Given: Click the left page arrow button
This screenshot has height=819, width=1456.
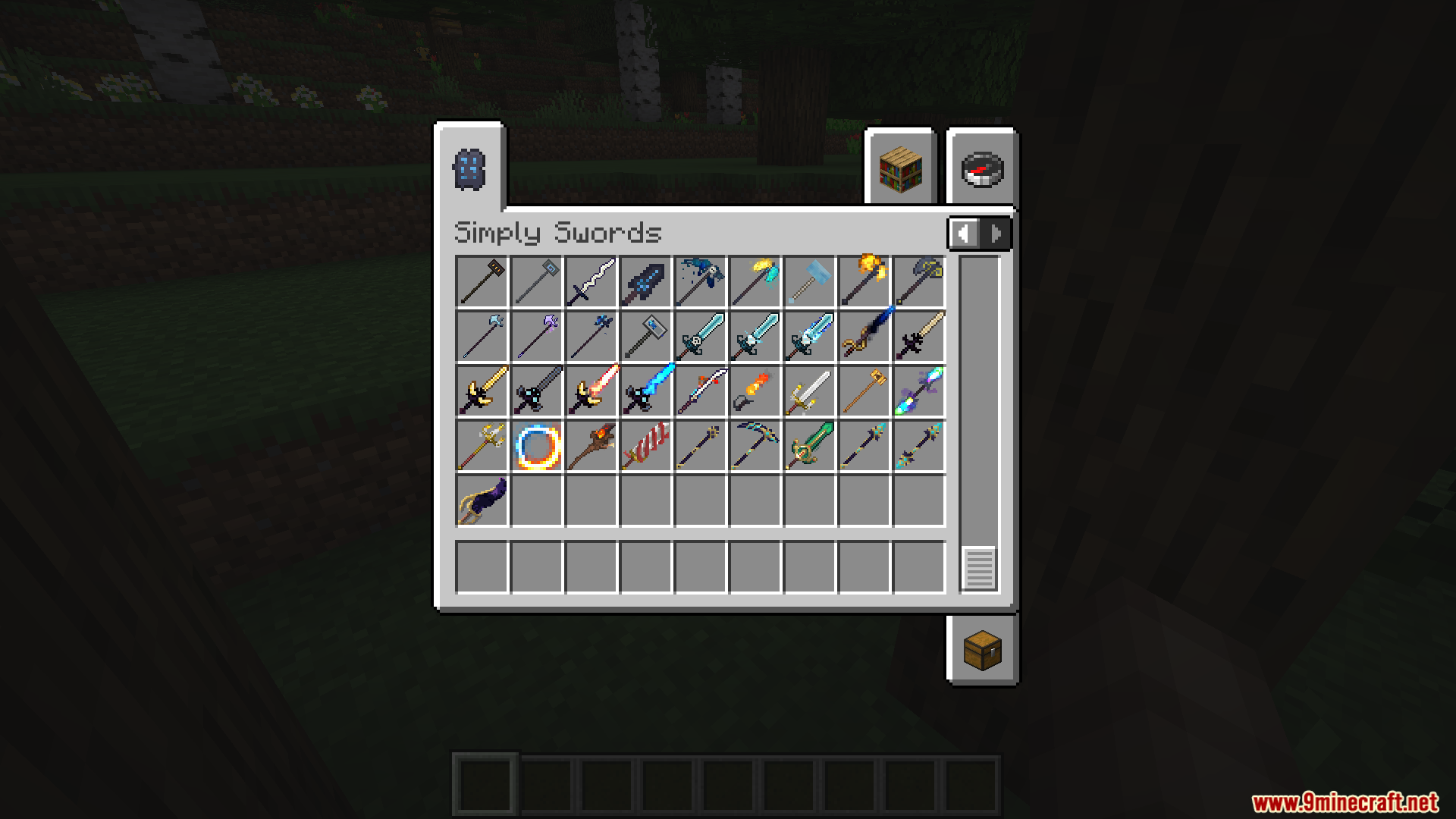Looking at the screenshot, I should [963, 233].
